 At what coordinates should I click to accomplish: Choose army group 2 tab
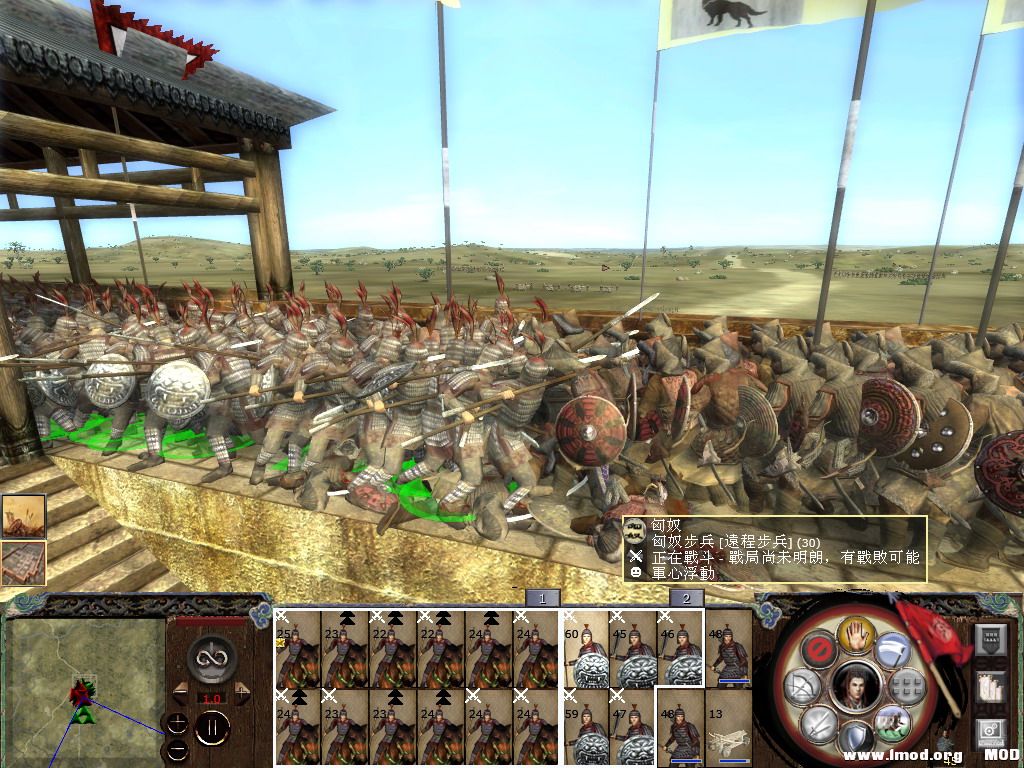click(x=686, y=598)
